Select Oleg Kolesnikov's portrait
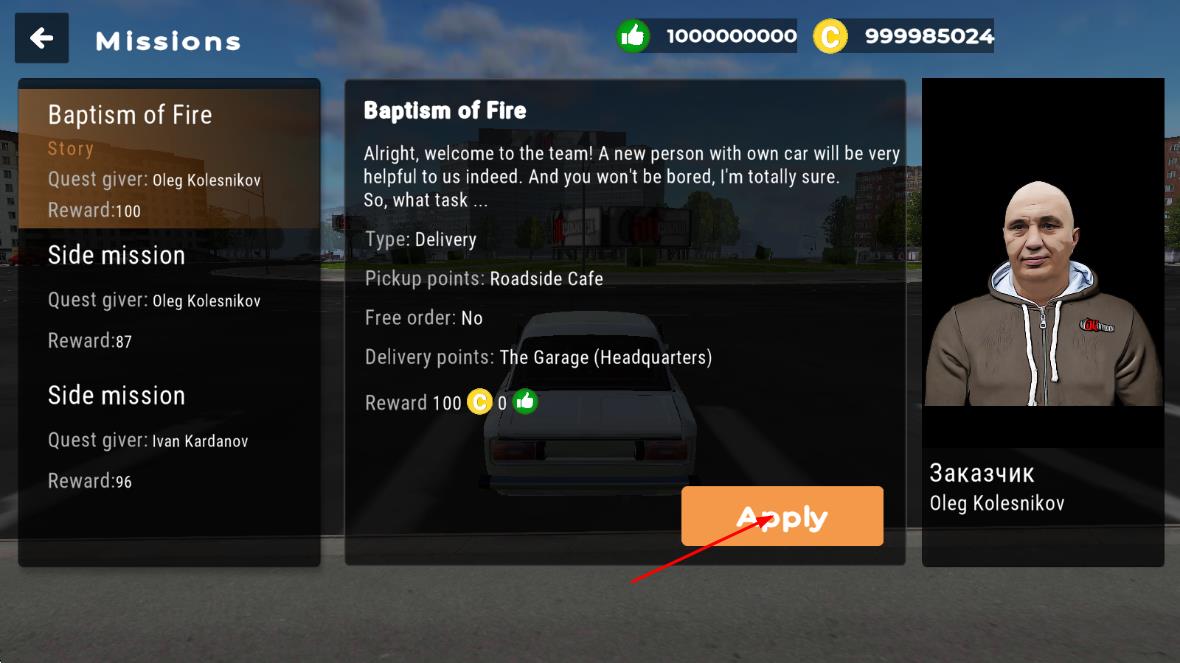The width and height of the screenshot is (1180, 663). [x=1042, y=292]
